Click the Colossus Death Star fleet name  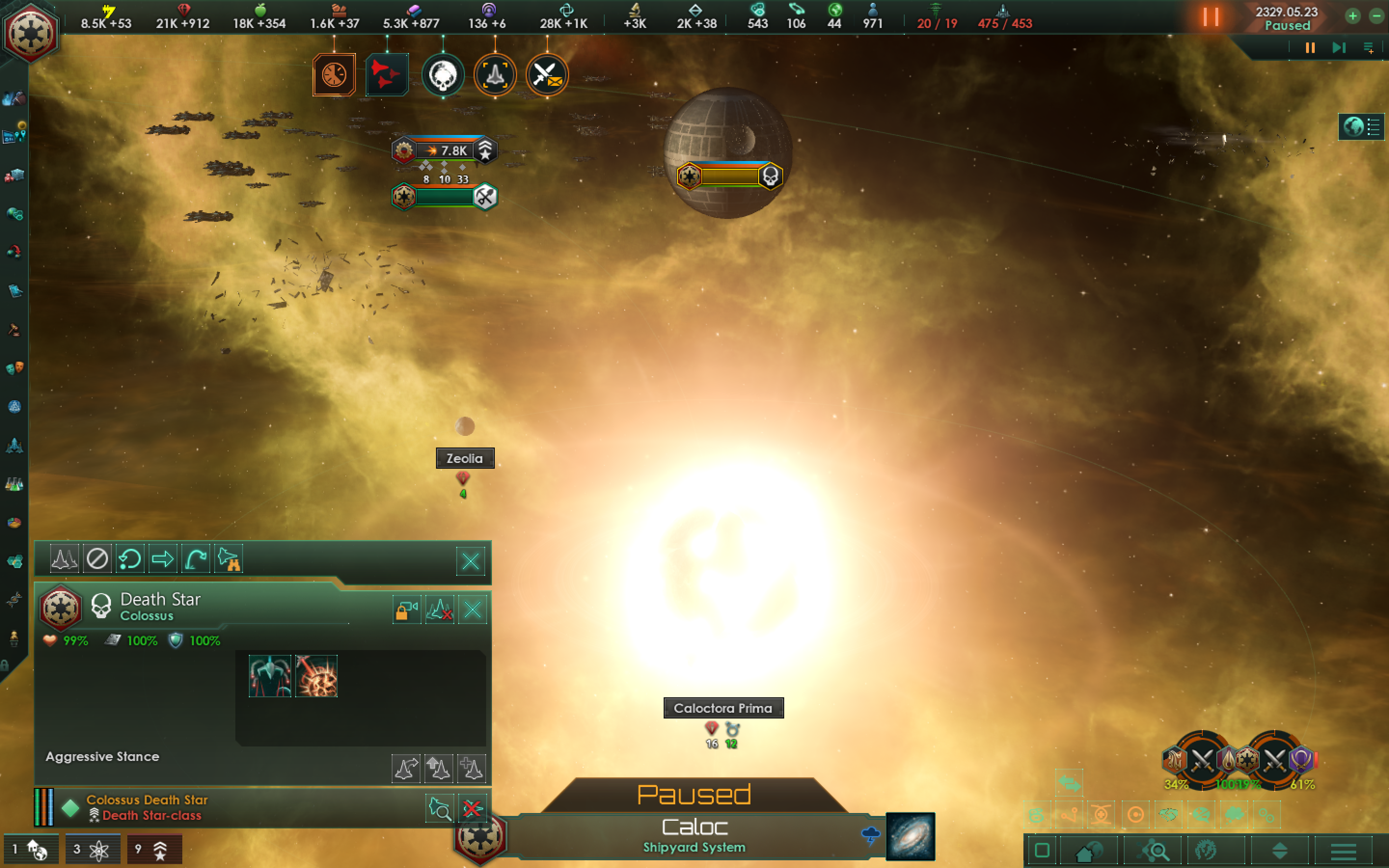click(146, 799)
